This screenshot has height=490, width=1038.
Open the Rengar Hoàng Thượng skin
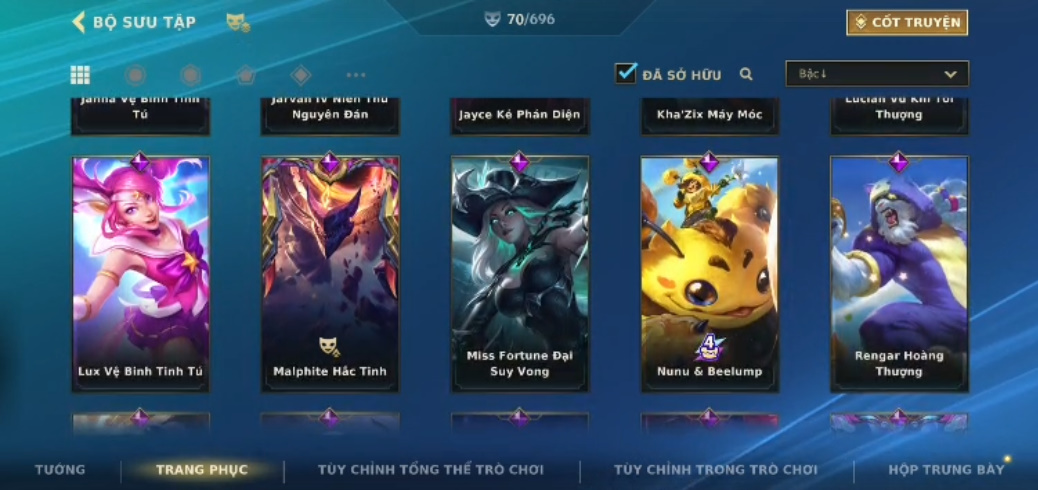coord(899,272)
